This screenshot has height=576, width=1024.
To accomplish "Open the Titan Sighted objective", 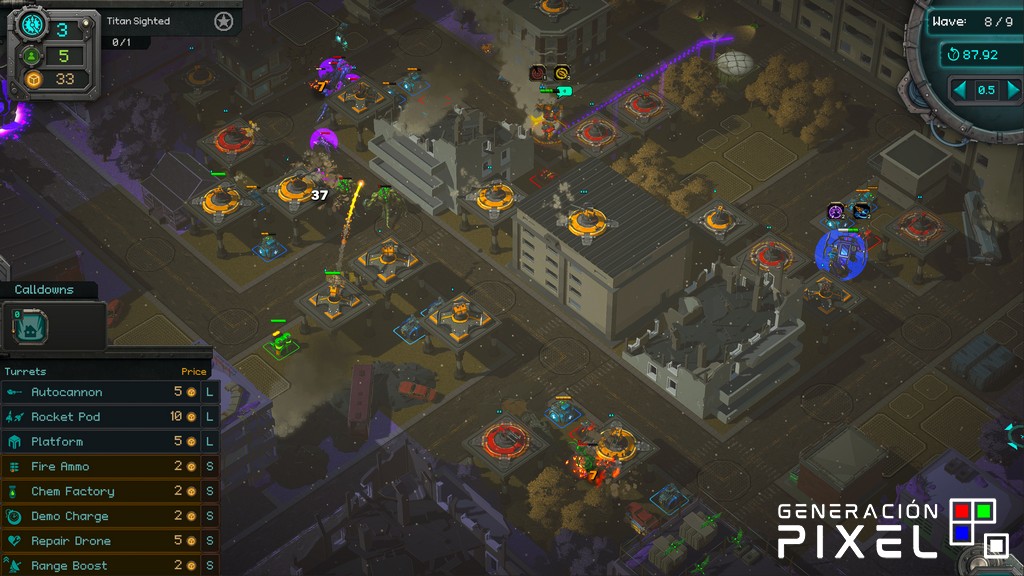I will (x=138, y=21).
